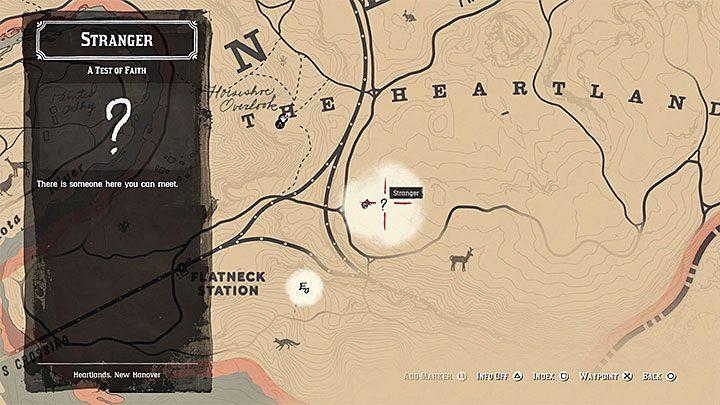Click the red player icon beside the Stranger

(365, 203)
